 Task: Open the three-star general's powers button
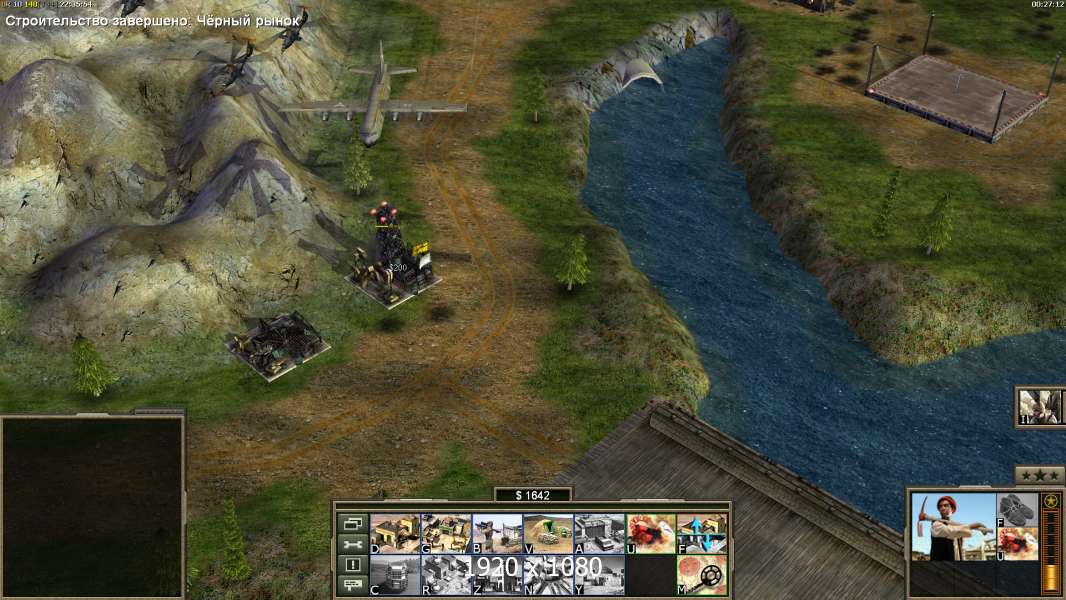tap(1039, 475)
